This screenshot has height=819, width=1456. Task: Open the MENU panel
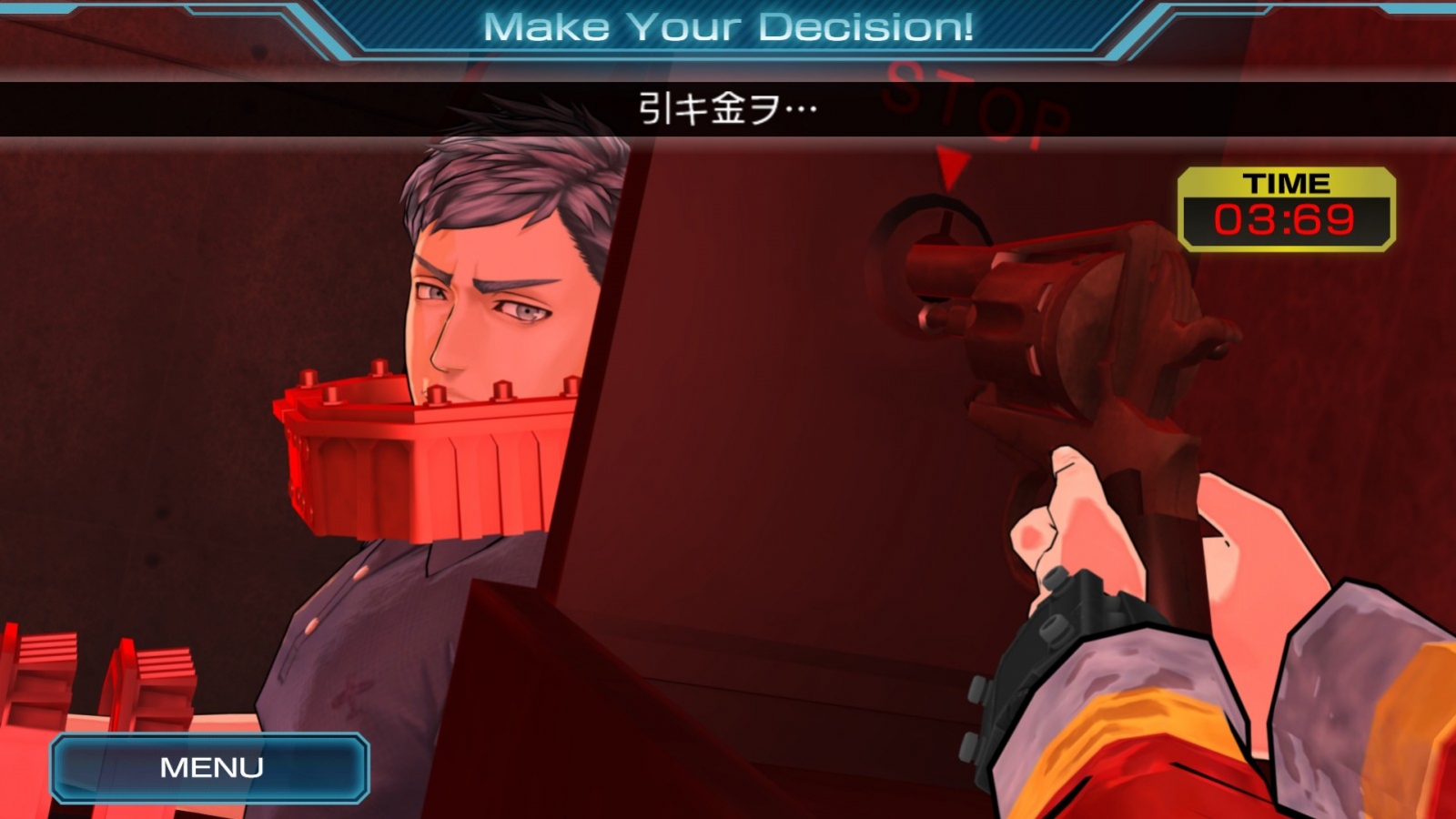[211, 767]
